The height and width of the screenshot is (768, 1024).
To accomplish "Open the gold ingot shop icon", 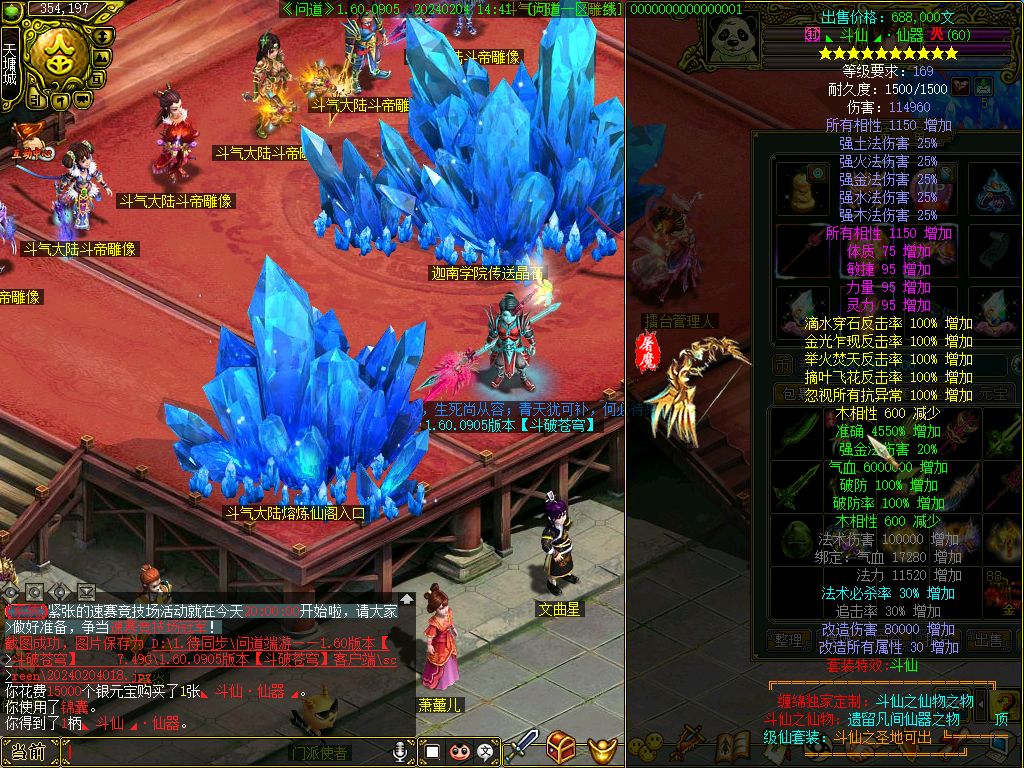I will [x=602, y=749].
